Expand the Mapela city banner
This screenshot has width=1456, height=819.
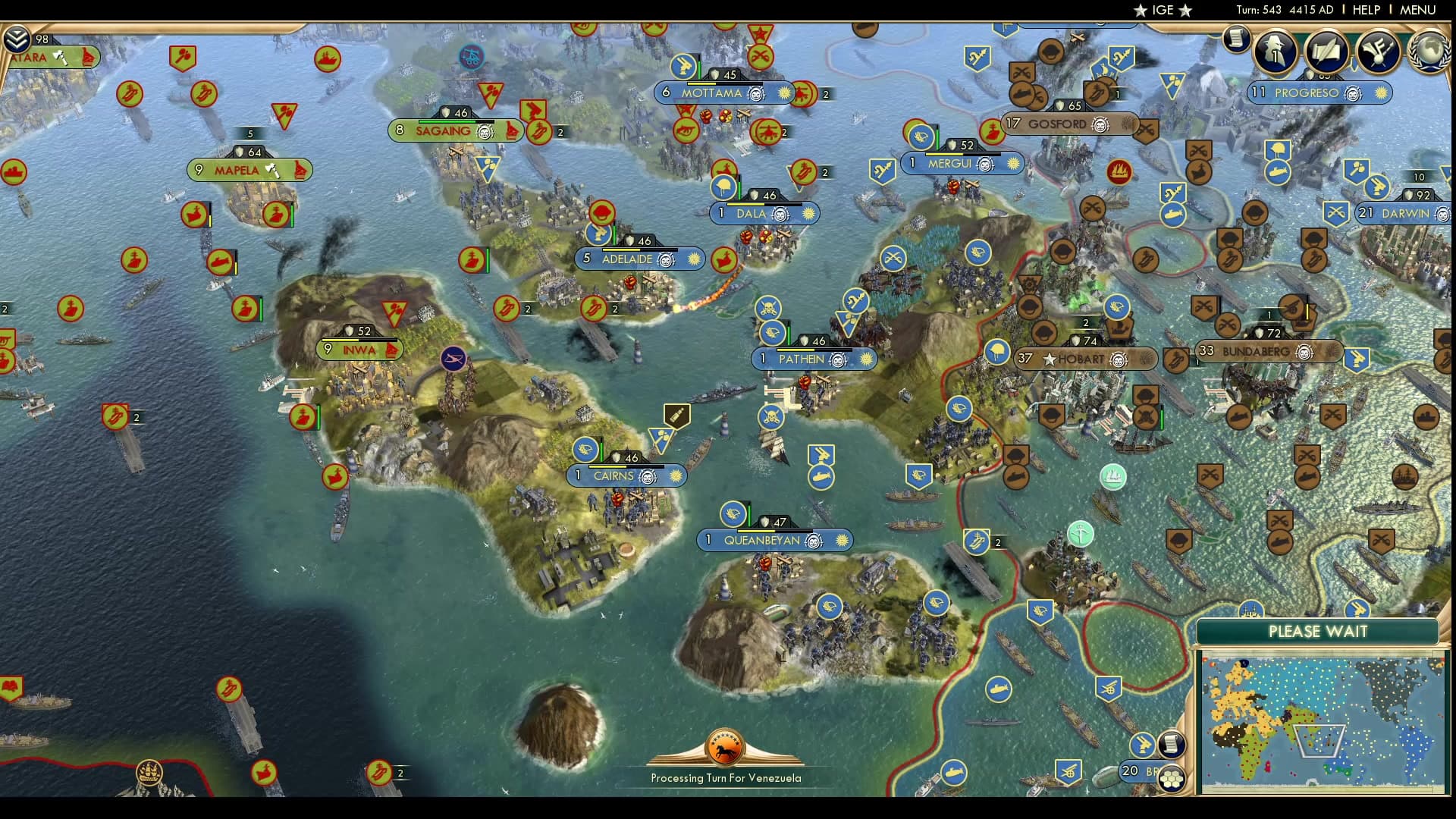[x=250, y=171]
